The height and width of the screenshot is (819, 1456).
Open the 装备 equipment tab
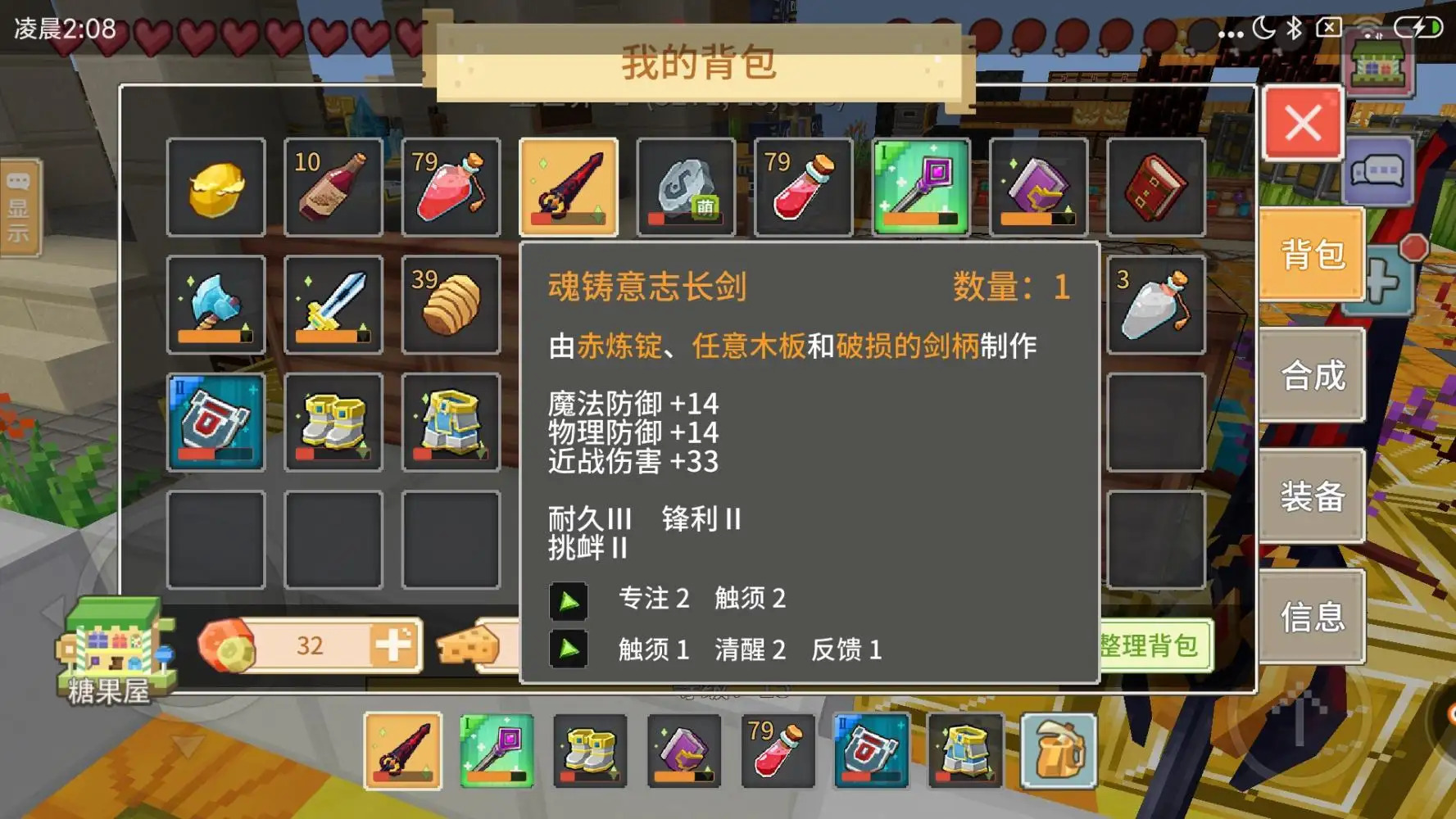pyautogui.click(x=1312, y=495)
